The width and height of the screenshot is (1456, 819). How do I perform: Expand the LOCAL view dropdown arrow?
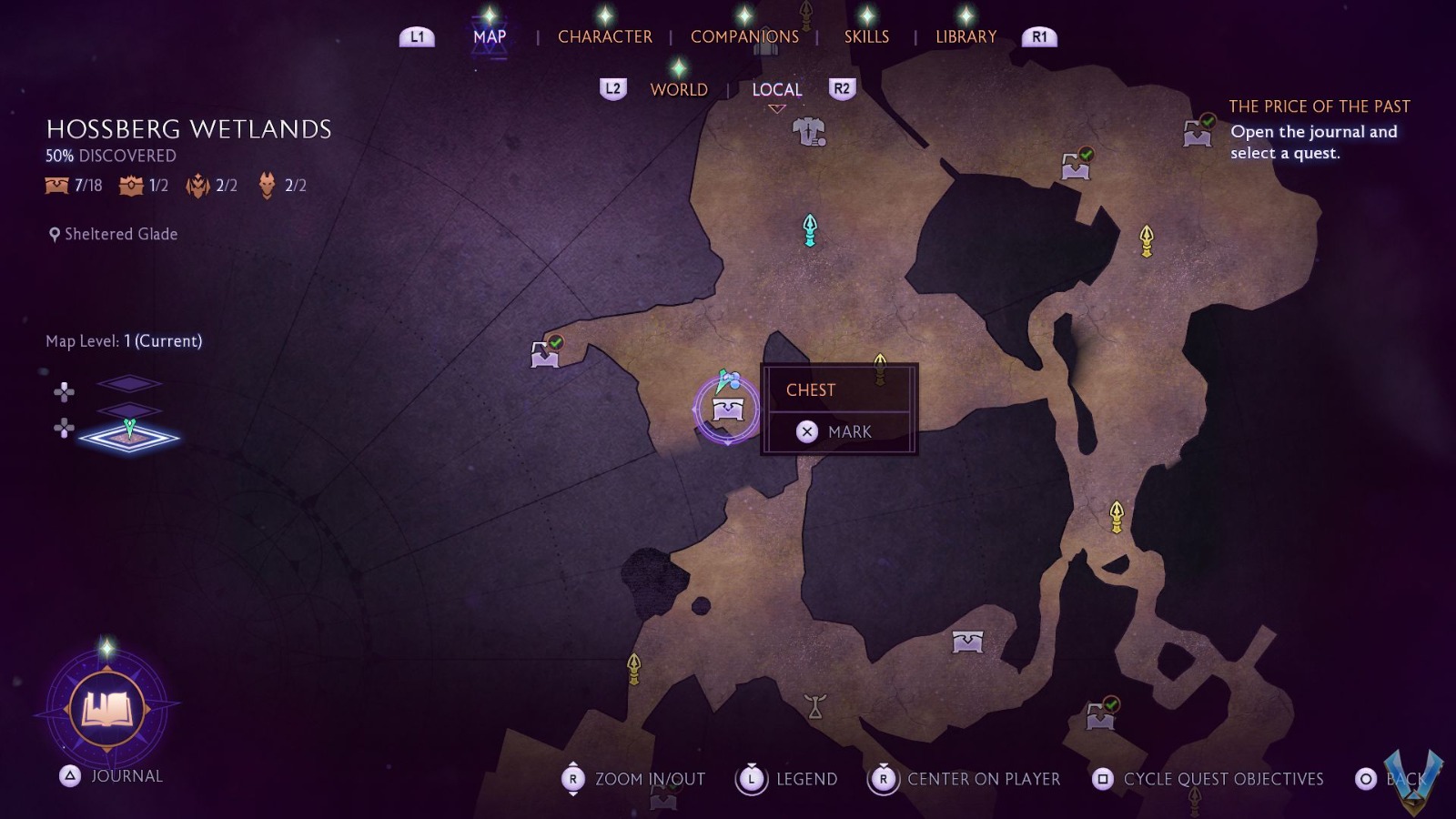pyautogui.click(x=776, y=107)
